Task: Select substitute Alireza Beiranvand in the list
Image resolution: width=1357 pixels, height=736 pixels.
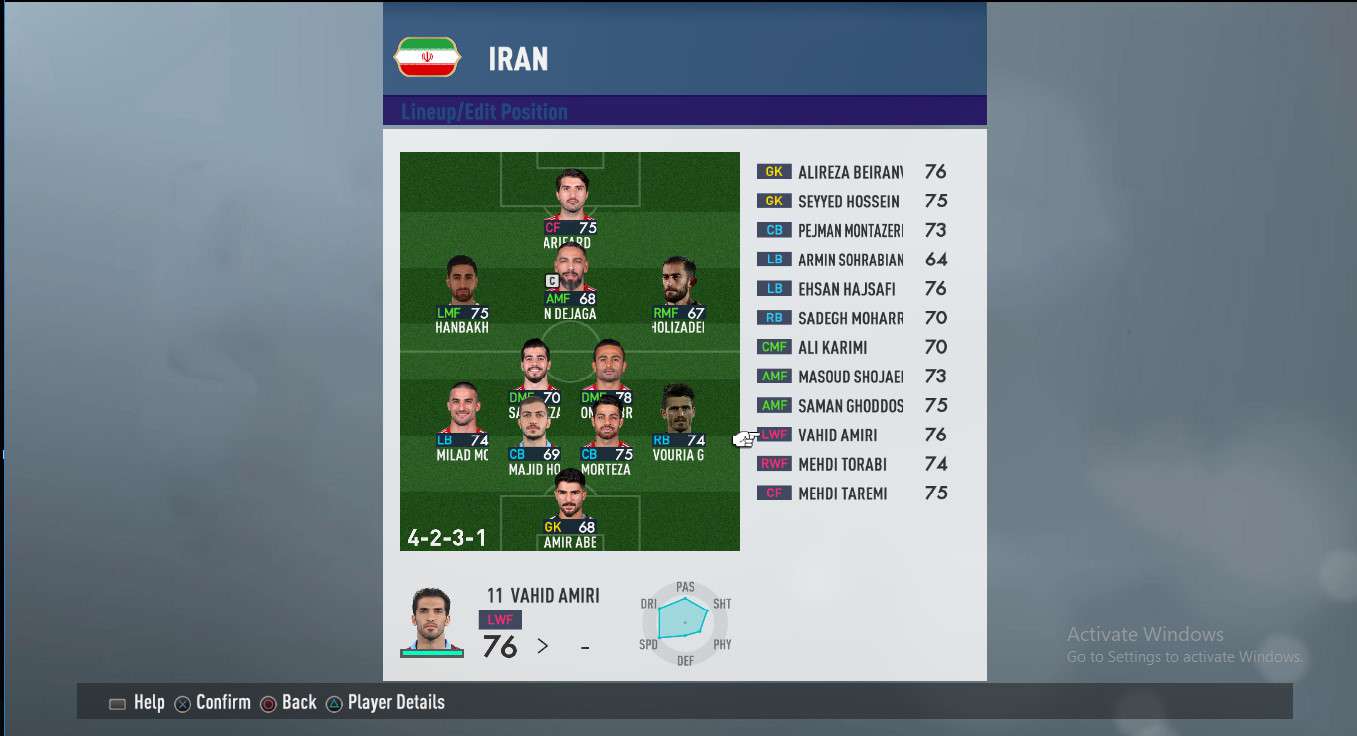Action: [x=849, y=172]
